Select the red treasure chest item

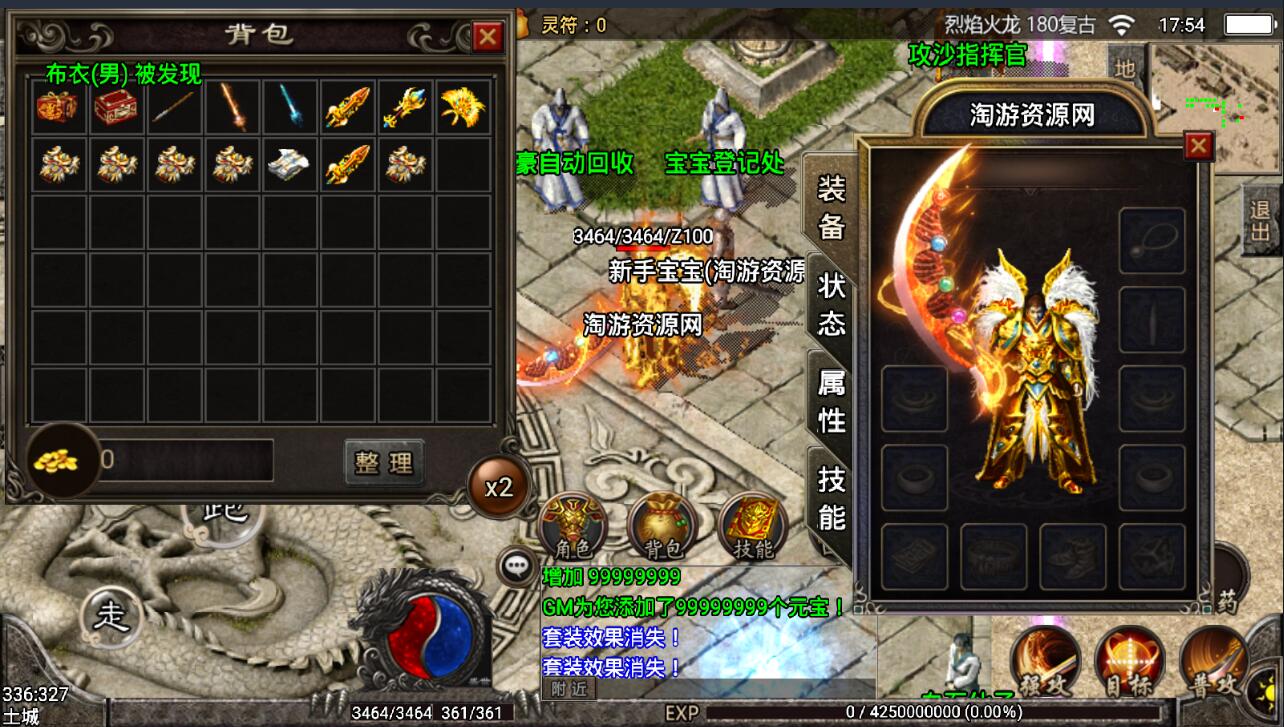pyautogui.click(x=116, y=106)
